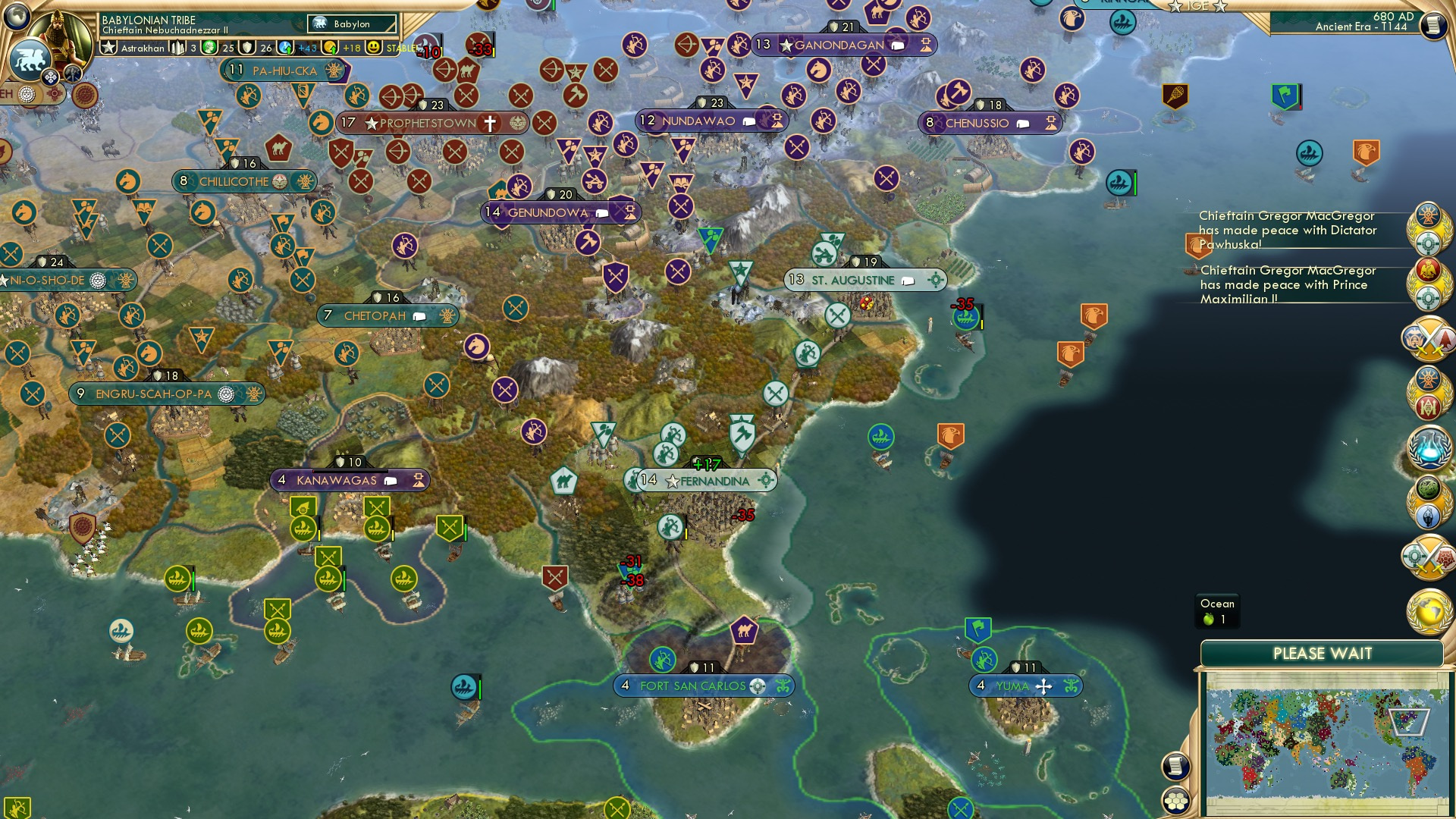Click the capital star icon beside Astrakhan

pyautogui.click(x=110, y=47)
